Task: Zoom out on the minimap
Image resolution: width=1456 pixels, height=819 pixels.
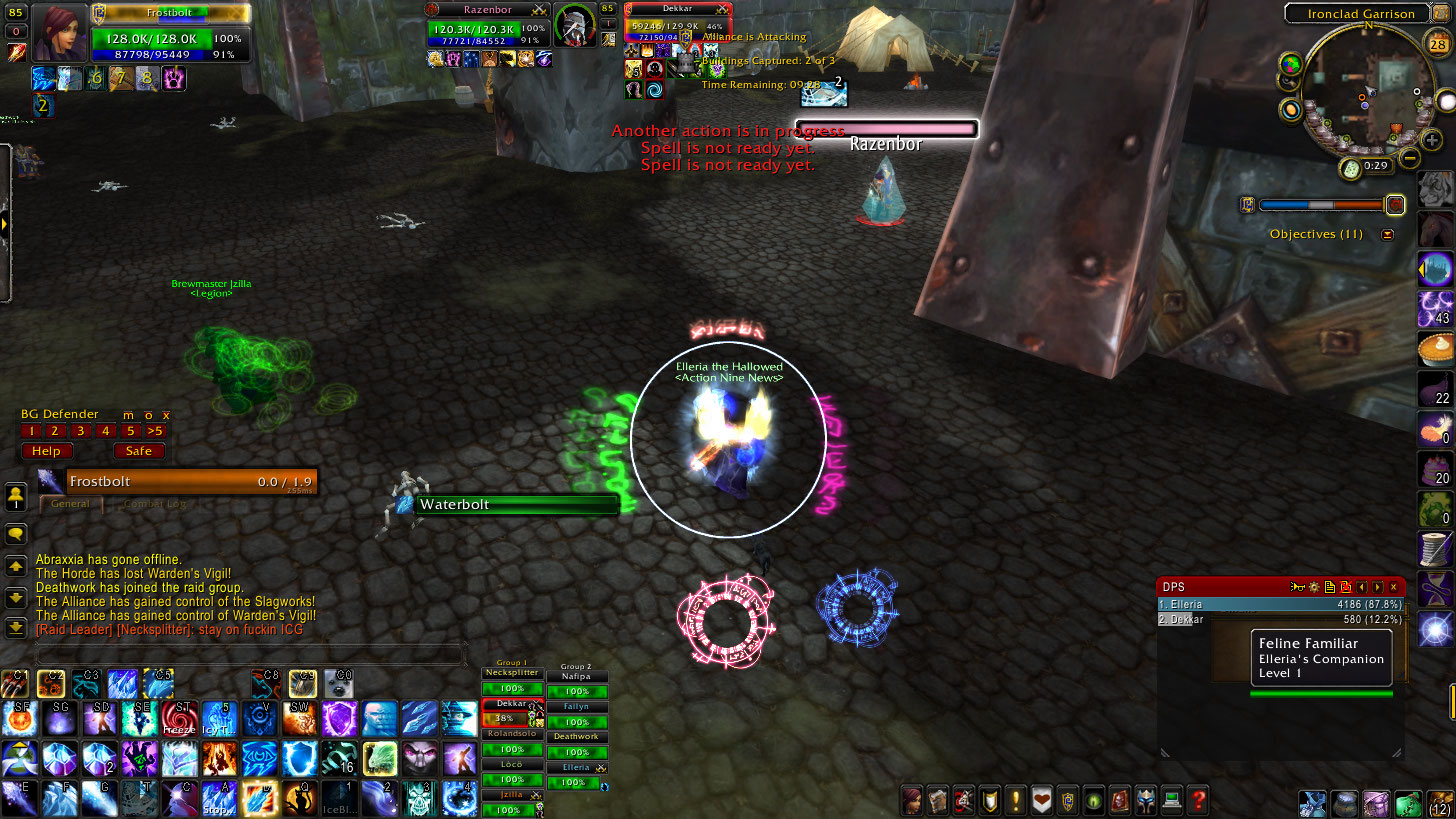Action: (x=1410, y=158)
